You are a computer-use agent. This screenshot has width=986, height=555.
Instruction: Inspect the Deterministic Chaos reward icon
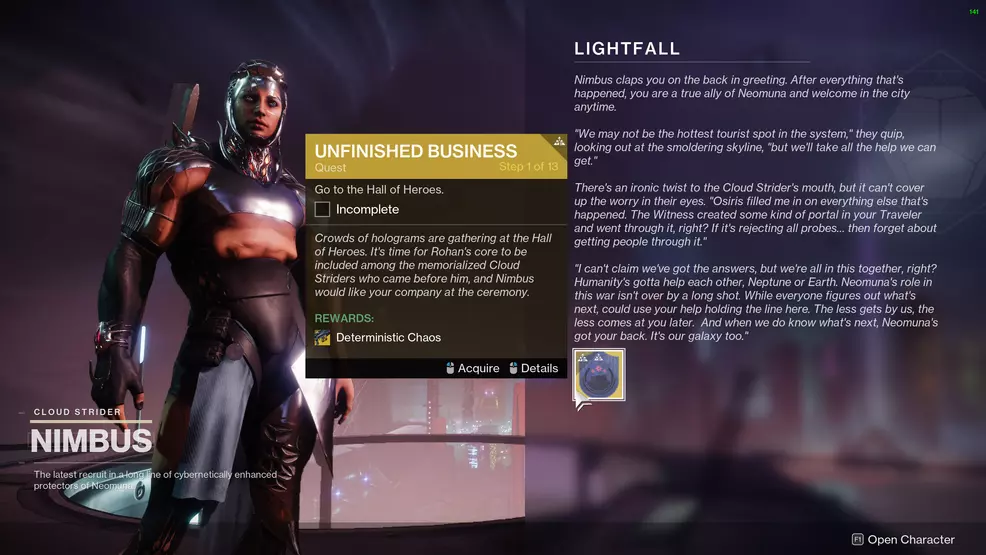pyautogui.click(x=322, y=338)
